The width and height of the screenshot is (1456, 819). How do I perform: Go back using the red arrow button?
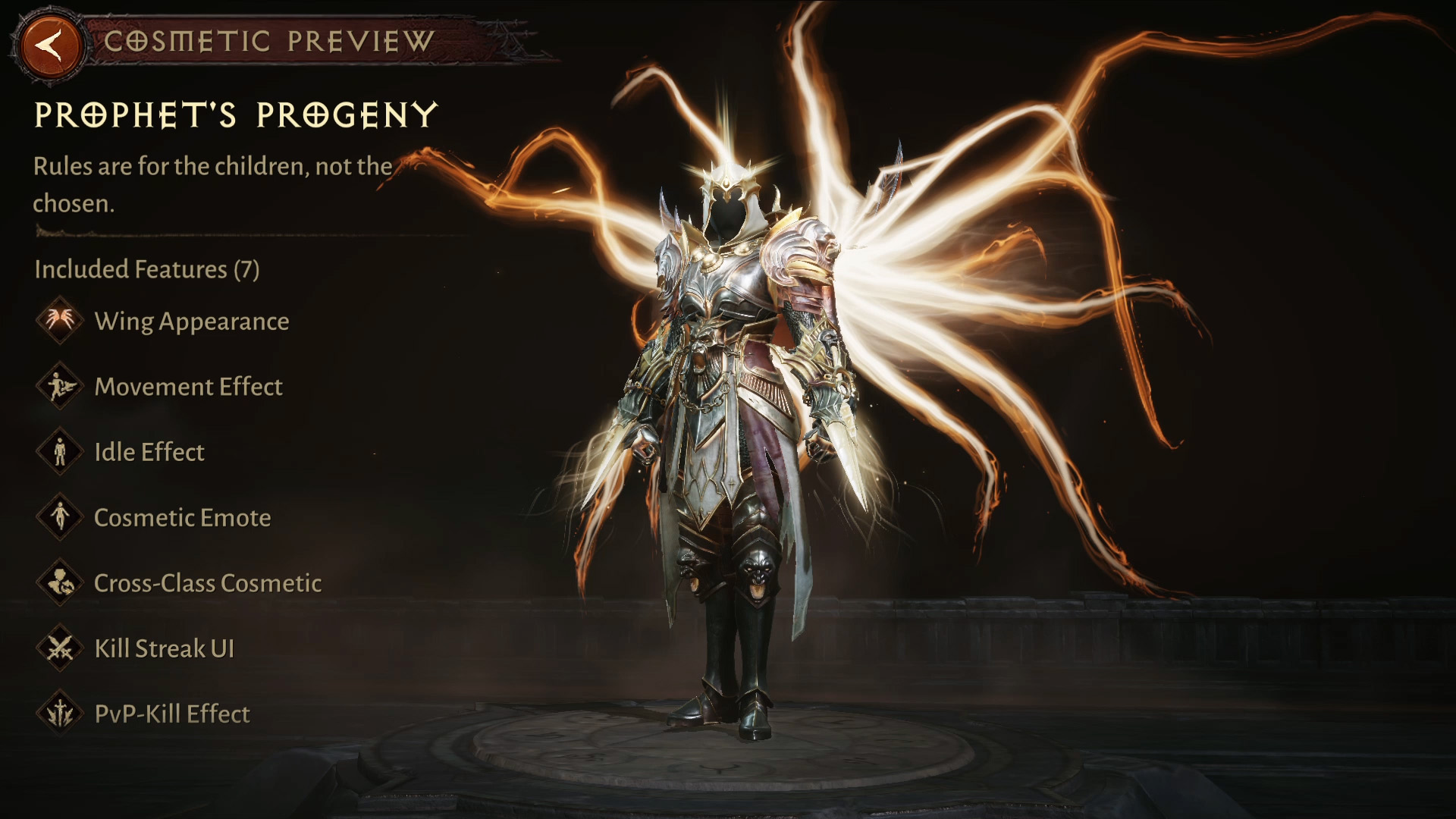[51, 45]
